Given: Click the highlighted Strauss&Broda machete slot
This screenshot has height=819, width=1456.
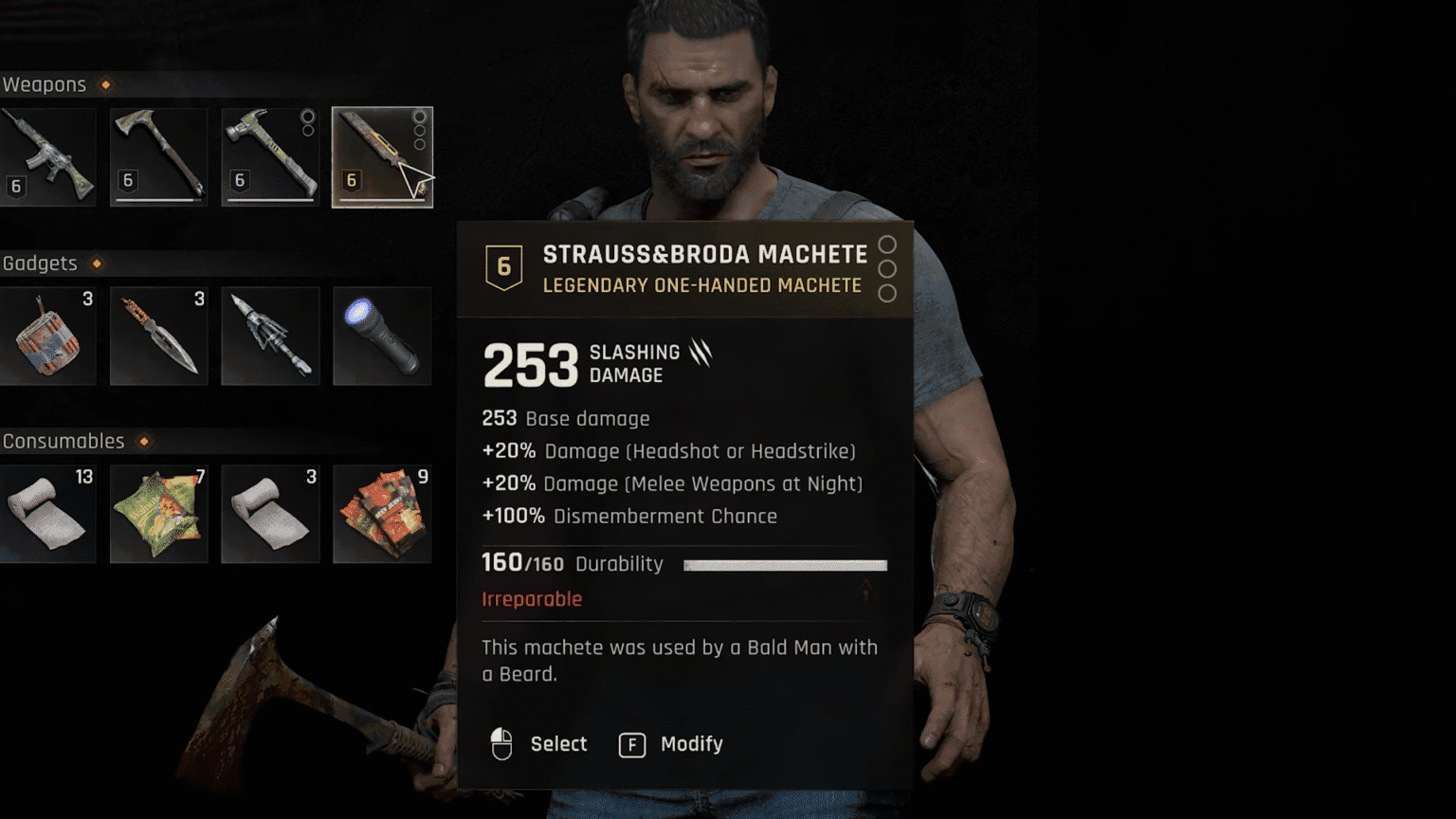Looking at the screenshot, I should pos(381,156).
